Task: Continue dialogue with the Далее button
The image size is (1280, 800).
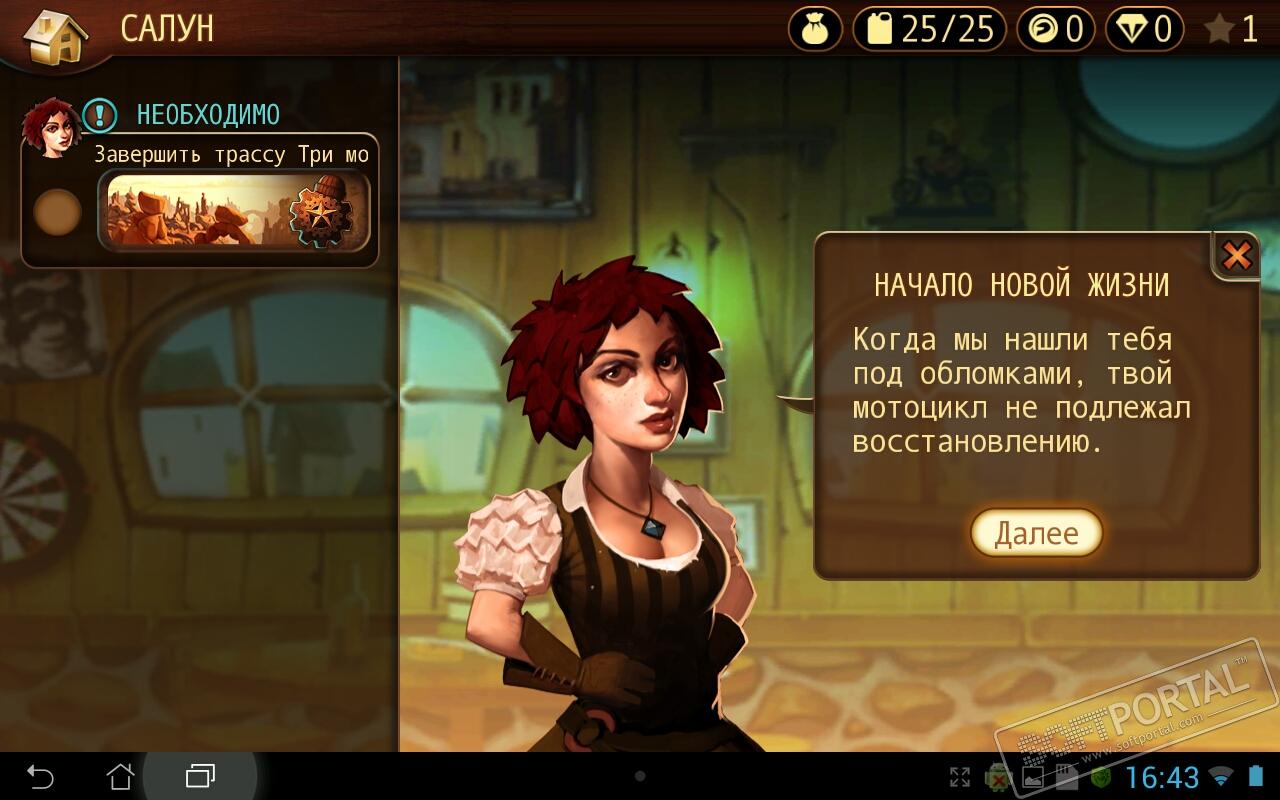Action: [x=1036, y=533]
